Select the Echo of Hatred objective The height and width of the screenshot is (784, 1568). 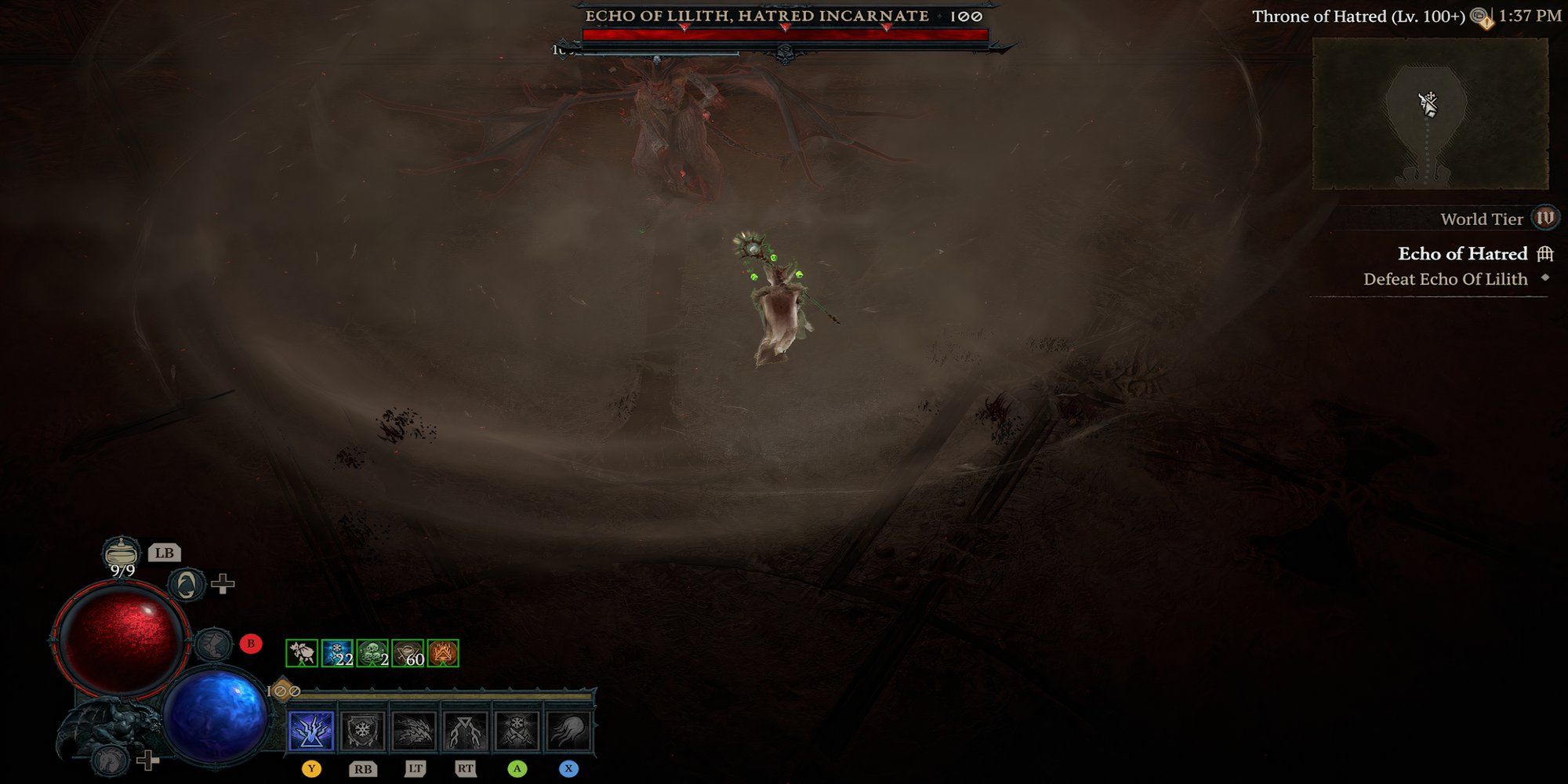coord(1463,254)
